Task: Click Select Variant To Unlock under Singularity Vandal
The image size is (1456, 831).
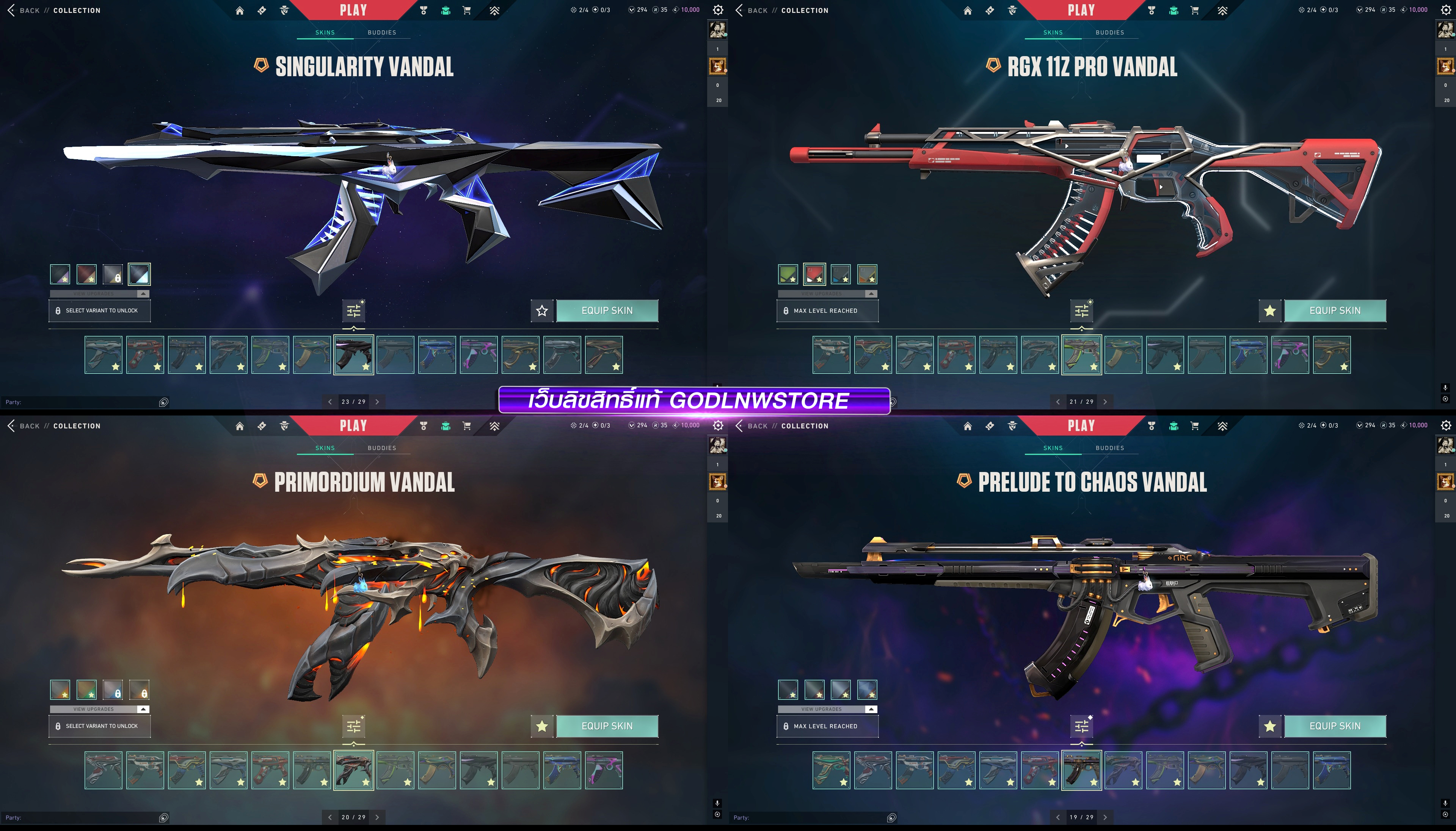Action: click(100, 310)
